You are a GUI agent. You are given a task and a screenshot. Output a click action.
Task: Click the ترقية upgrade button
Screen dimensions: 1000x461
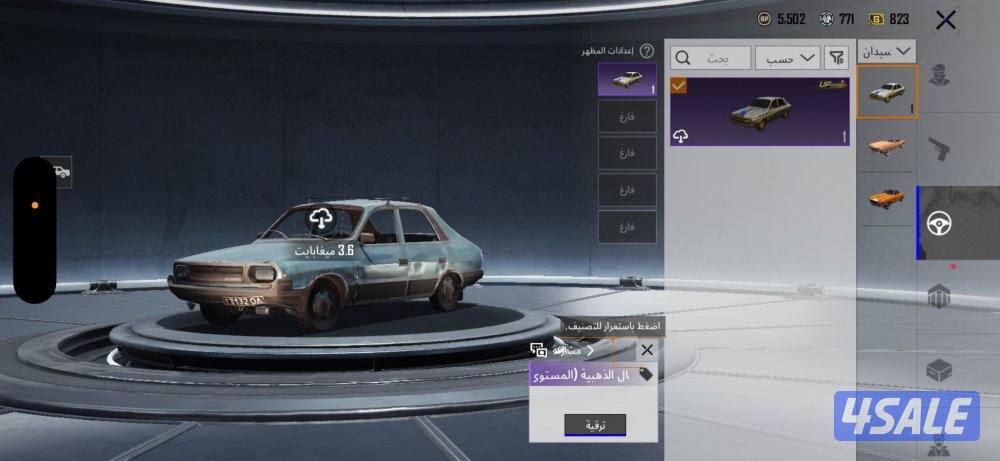click(x=595, y=425)
